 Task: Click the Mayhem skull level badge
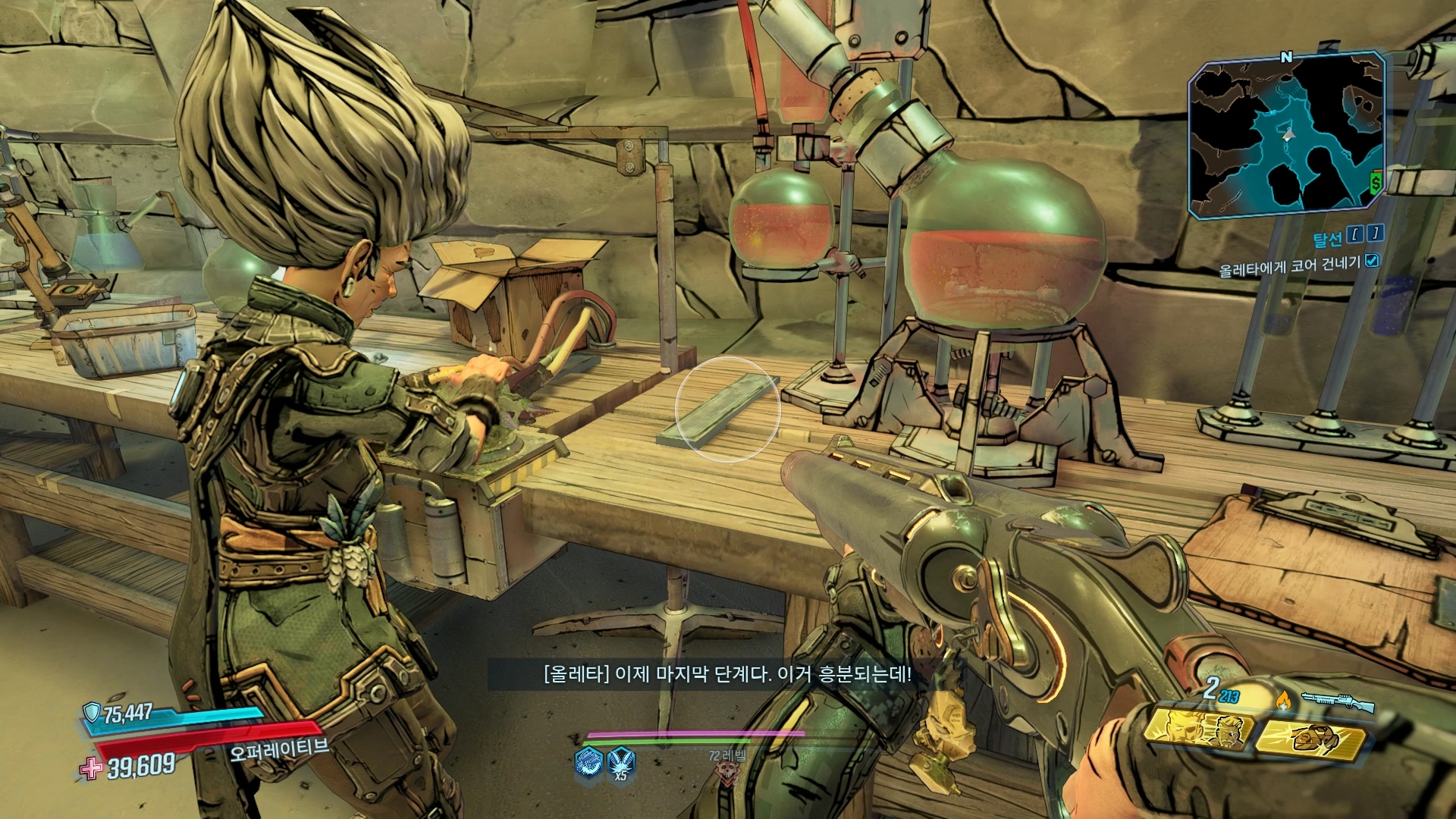pos(726,773)
